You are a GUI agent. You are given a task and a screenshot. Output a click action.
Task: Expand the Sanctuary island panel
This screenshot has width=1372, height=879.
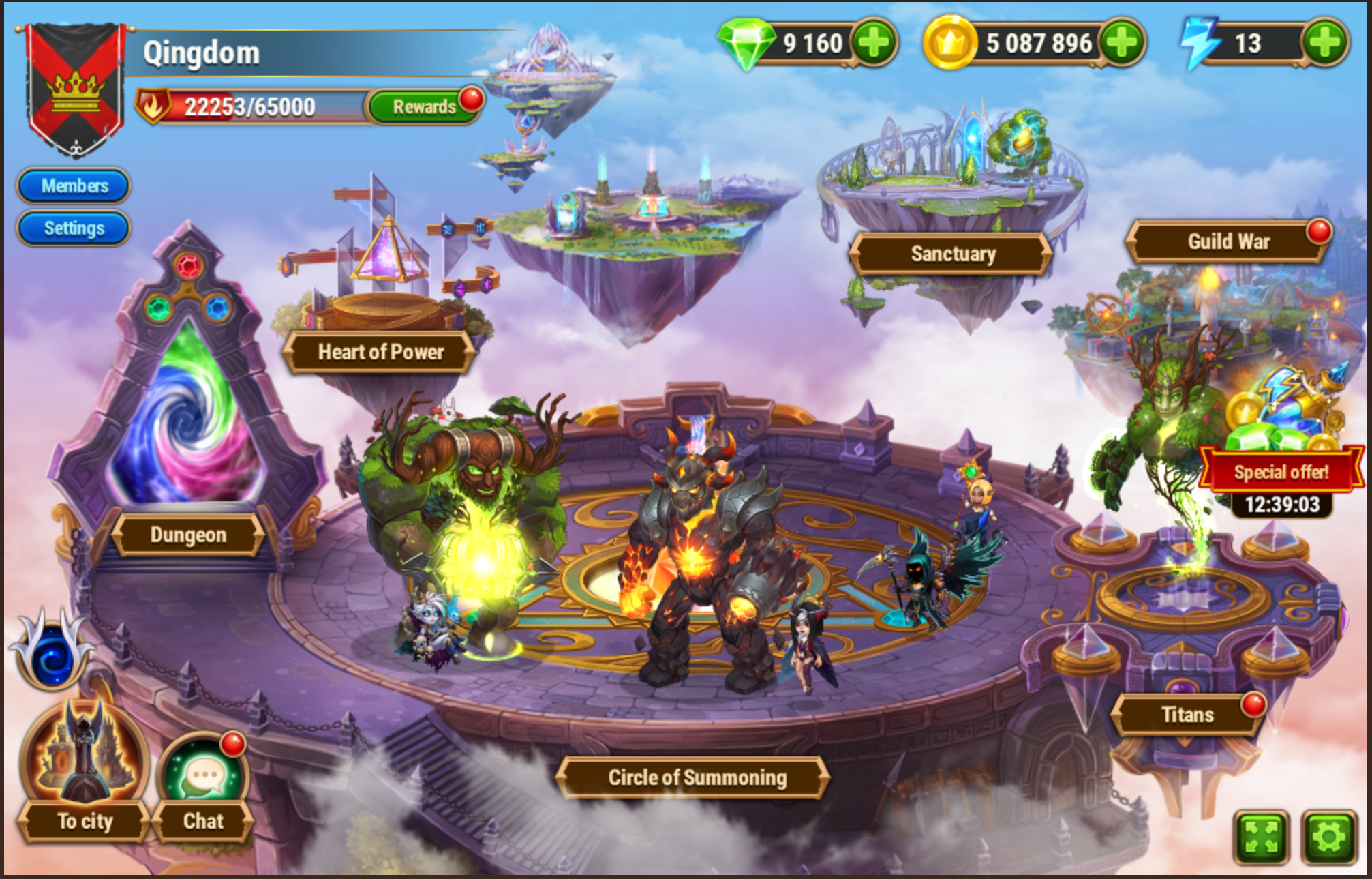953,254
